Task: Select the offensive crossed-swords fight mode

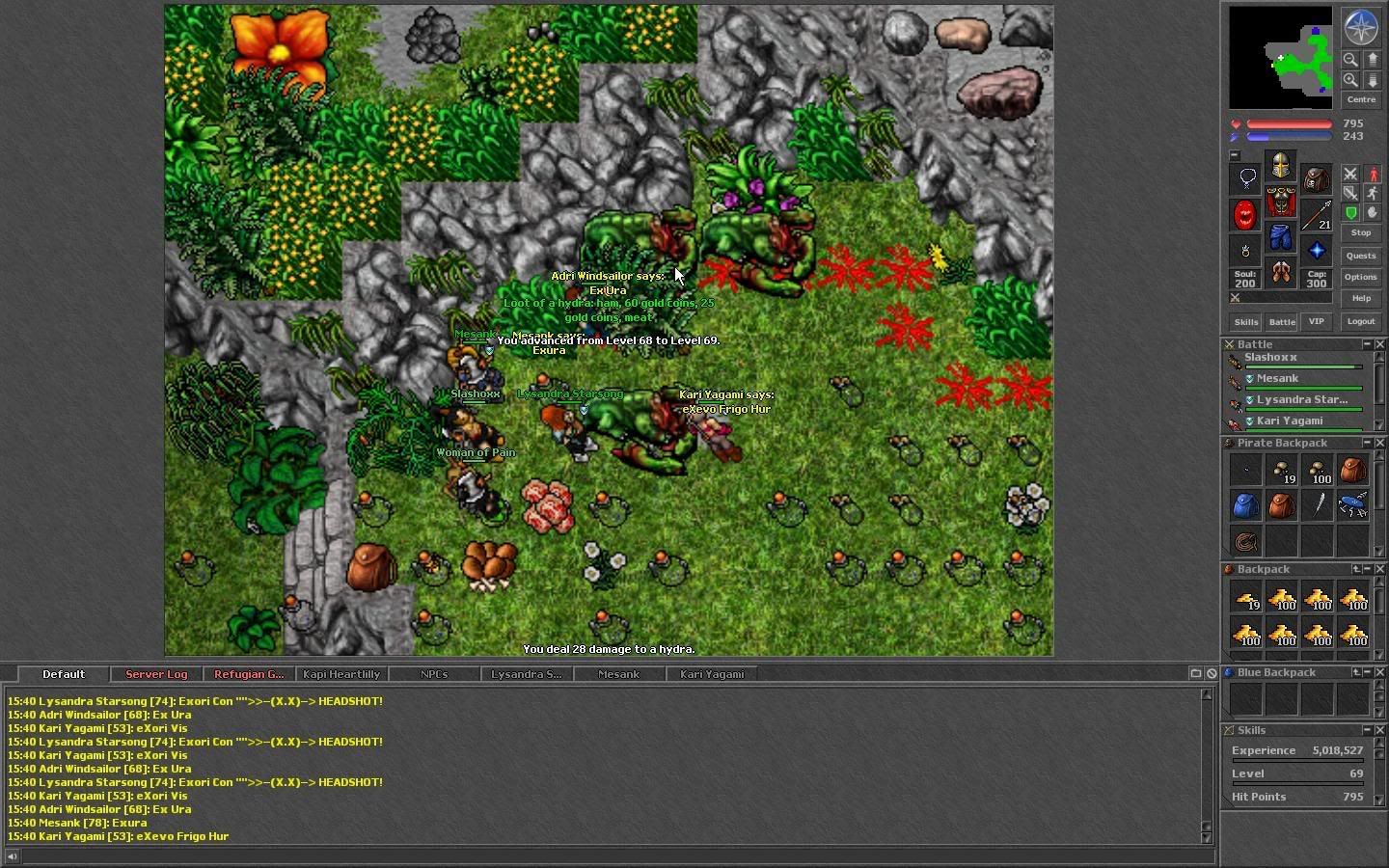Action: [x=1349, y=176]
